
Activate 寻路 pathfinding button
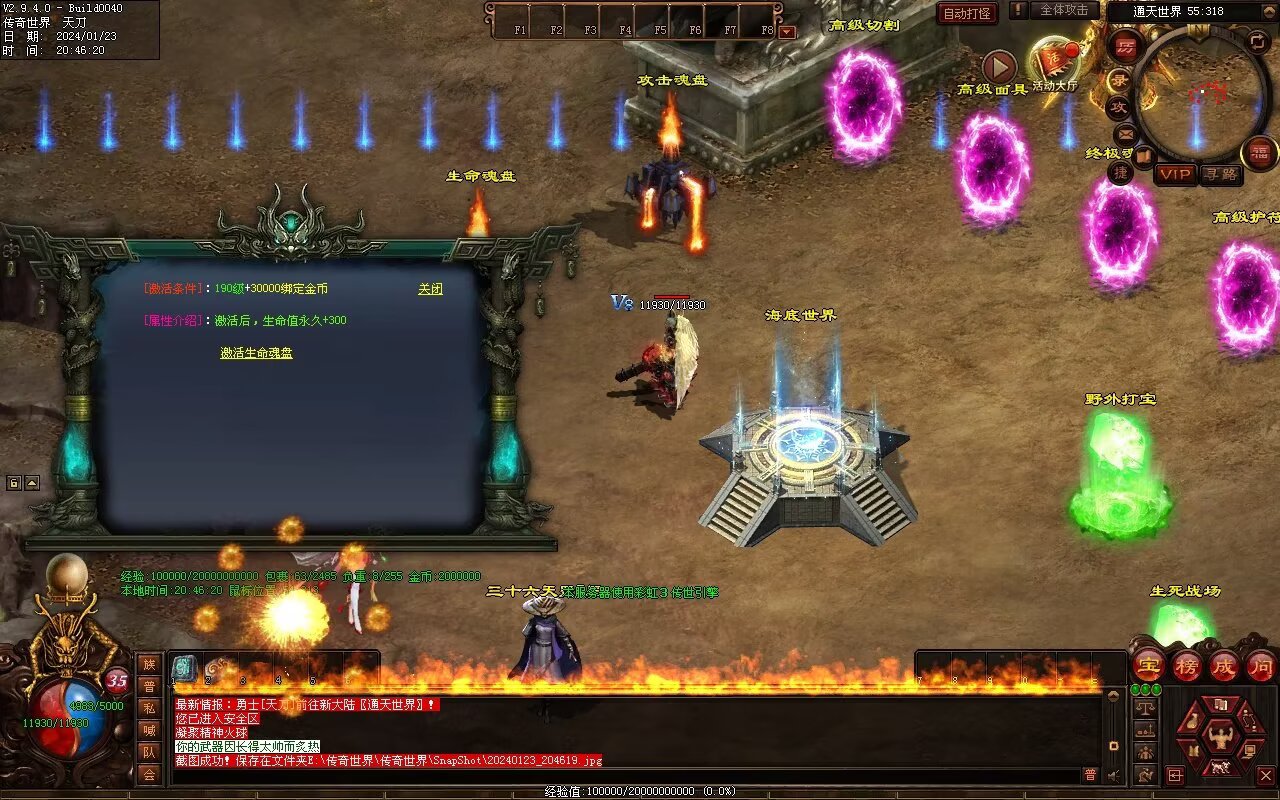click(1220, 174)
